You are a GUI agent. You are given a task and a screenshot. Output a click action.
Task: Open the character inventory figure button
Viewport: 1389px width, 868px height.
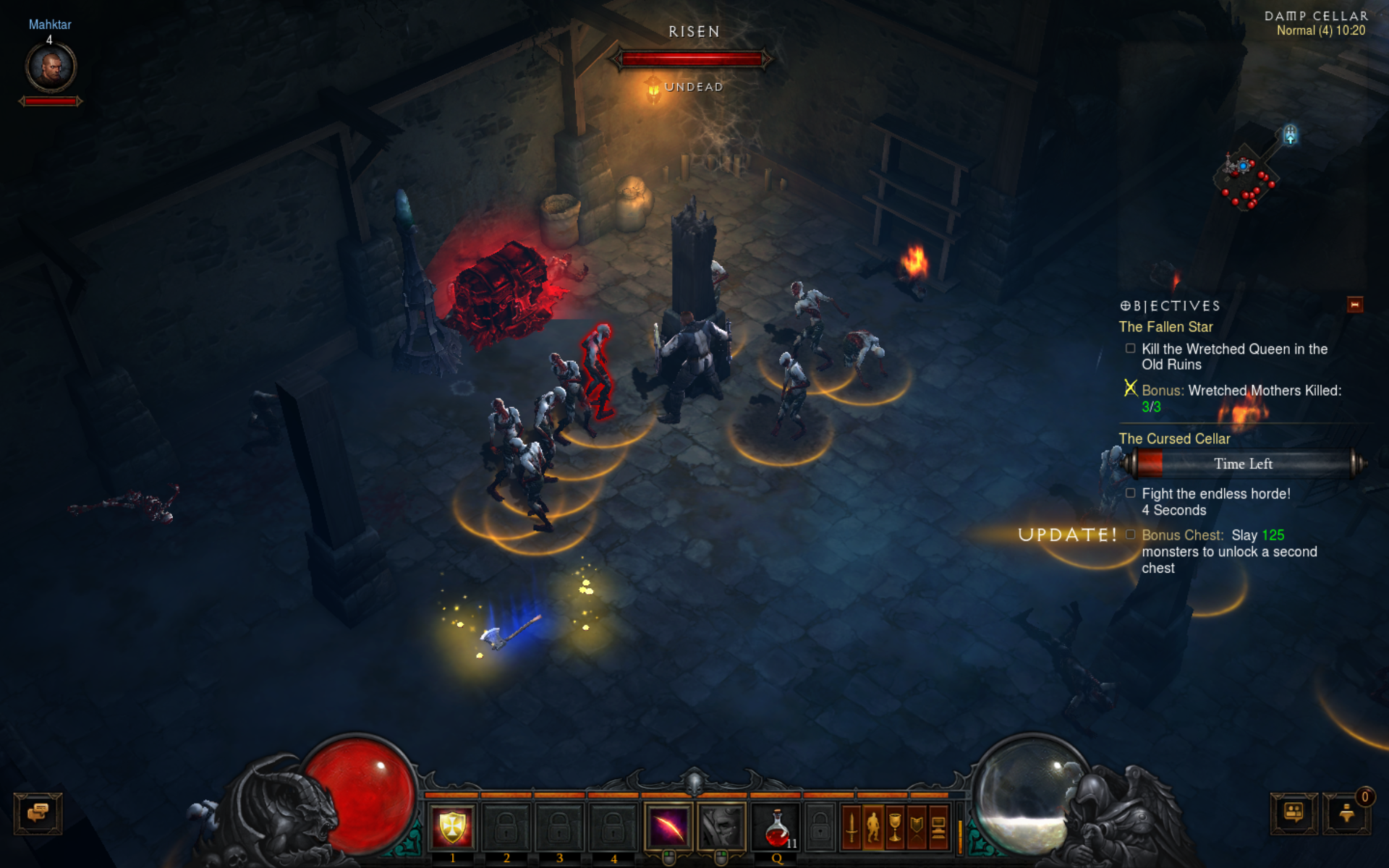point(873,827)
